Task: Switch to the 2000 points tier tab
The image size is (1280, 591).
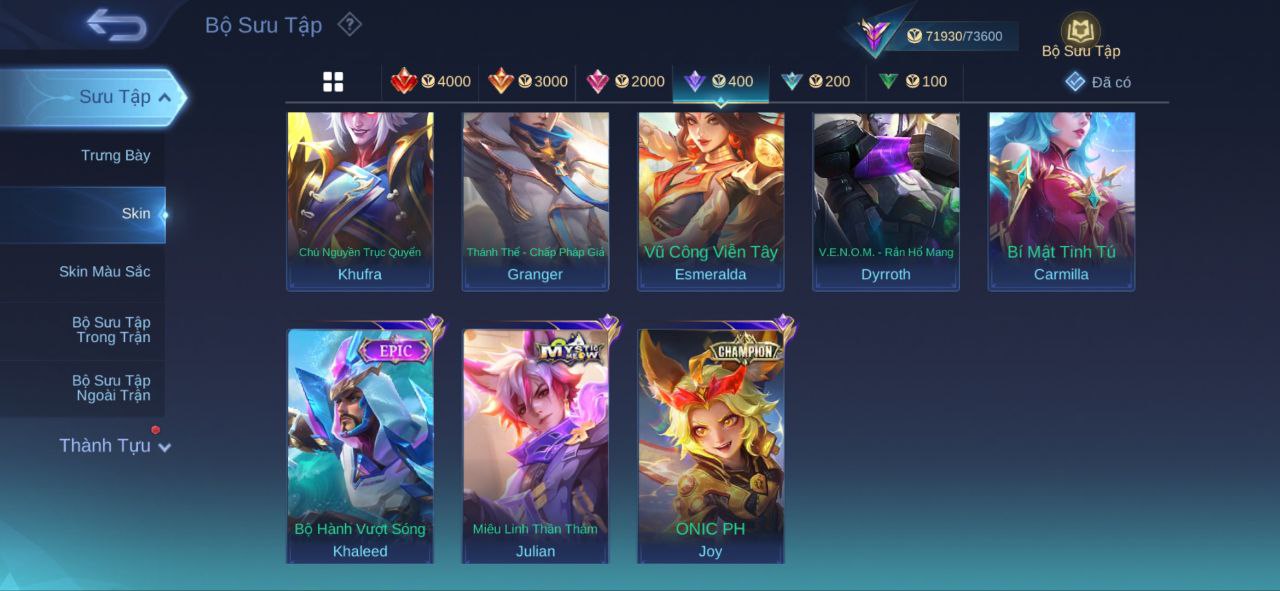Action: click(625, 82)
